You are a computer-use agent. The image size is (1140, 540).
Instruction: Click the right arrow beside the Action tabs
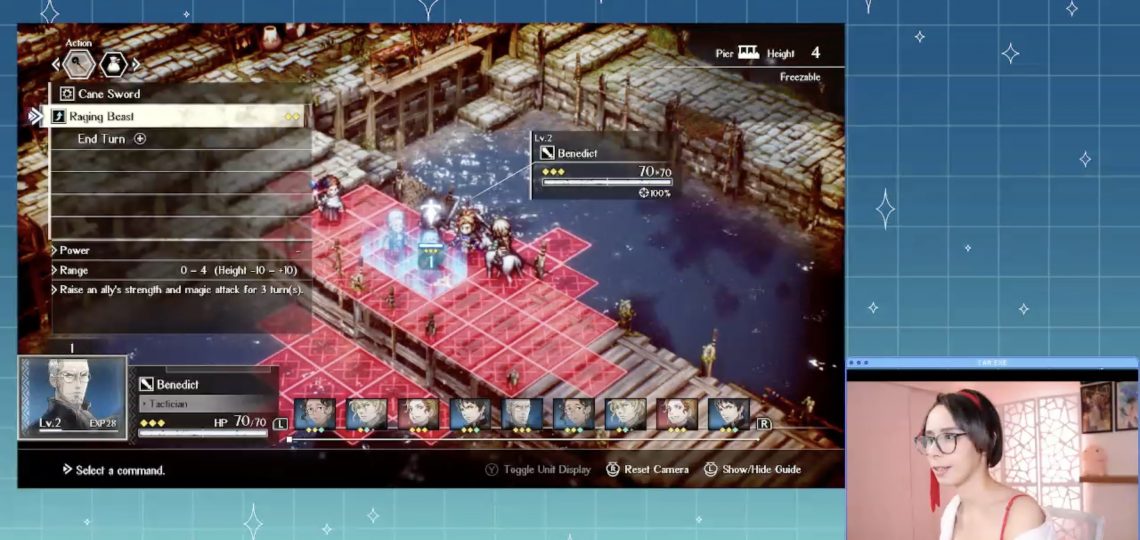click(x=136, y=66)
